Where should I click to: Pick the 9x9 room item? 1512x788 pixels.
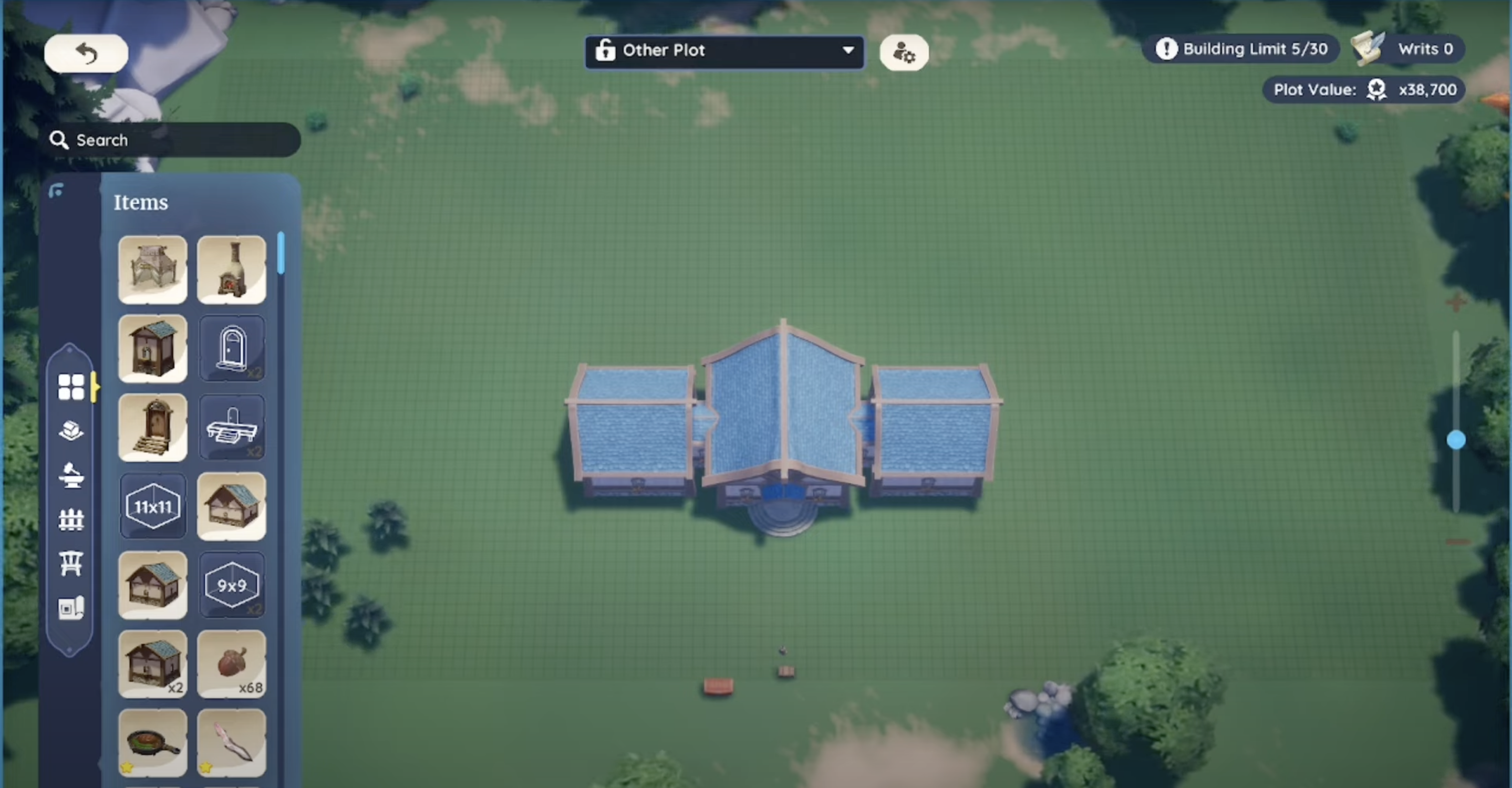[x=231, y=585]
